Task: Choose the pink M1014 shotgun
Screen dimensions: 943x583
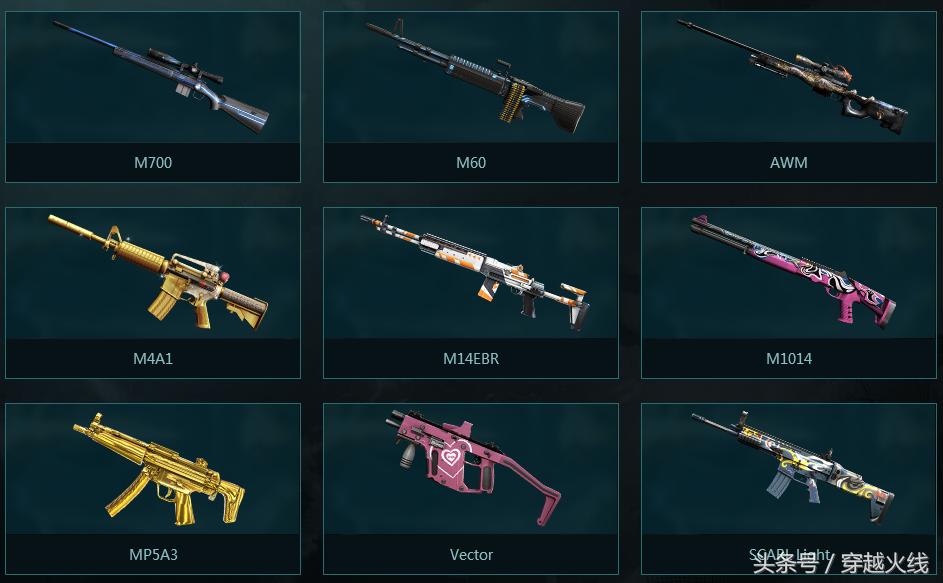Action: point(789,292)
